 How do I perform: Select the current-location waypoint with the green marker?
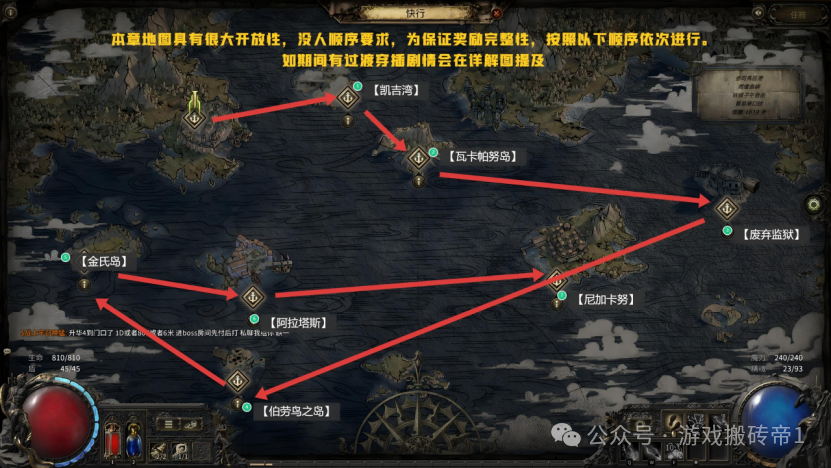194,117
